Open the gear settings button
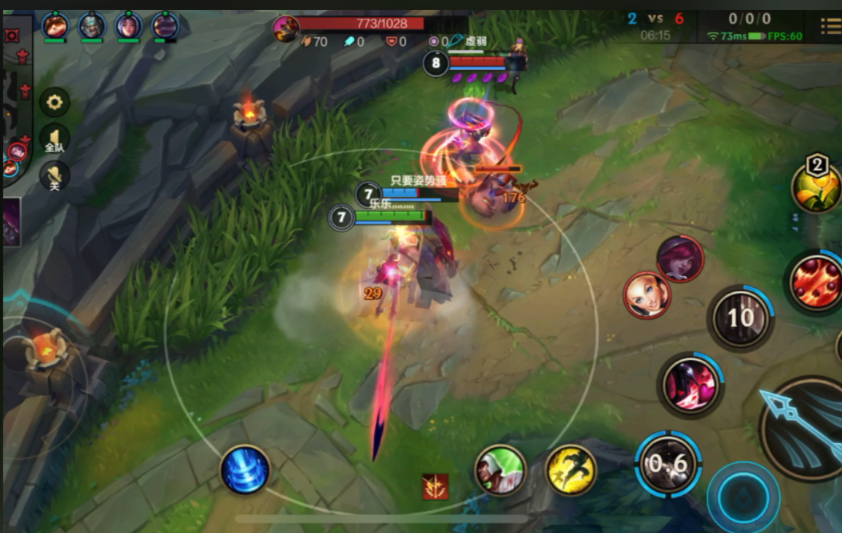This screenshot has width=842, height=533. 54,101
